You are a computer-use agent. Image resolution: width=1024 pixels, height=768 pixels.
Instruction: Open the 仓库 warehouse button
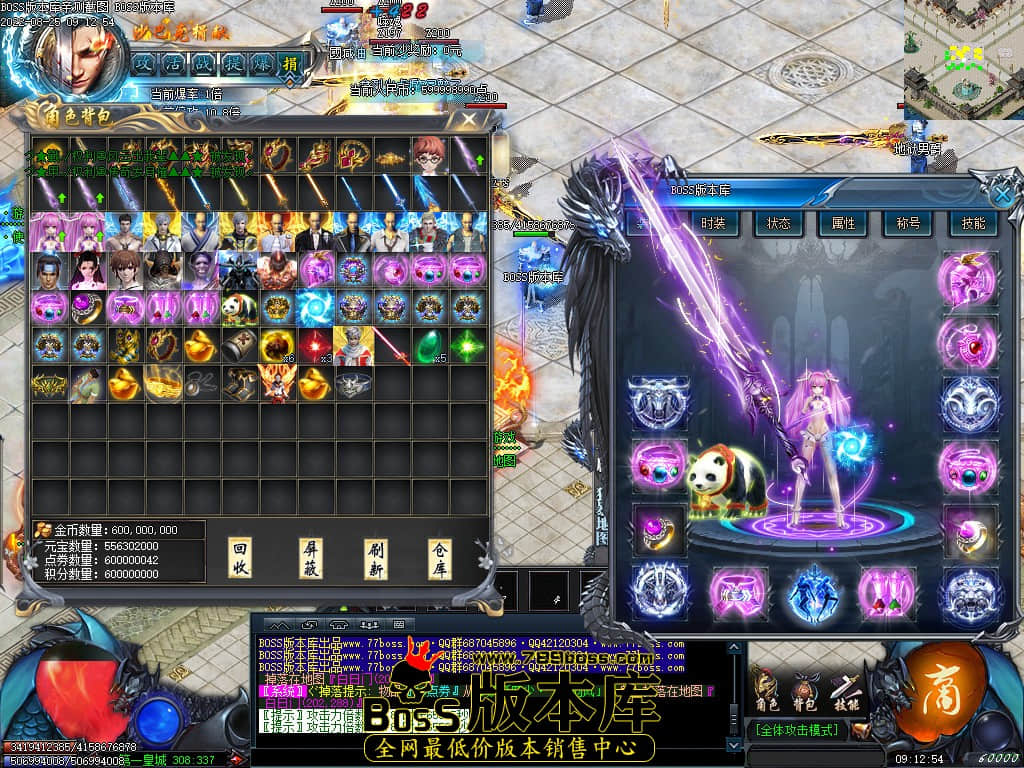[x=441, y=560]
